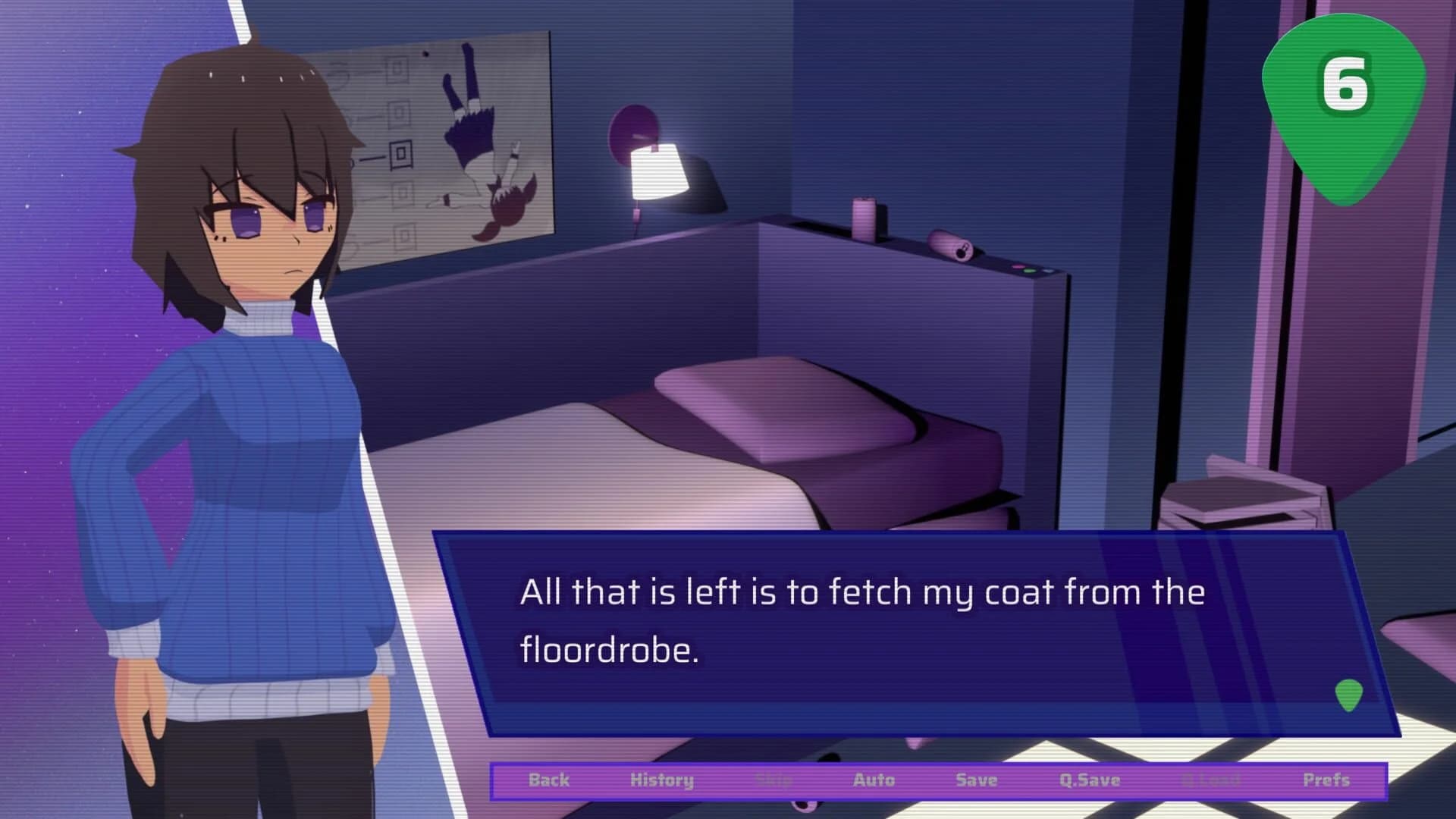Open the History dialogue log
The width and height of the screenshot is (1456, 819).
(663, 780)
